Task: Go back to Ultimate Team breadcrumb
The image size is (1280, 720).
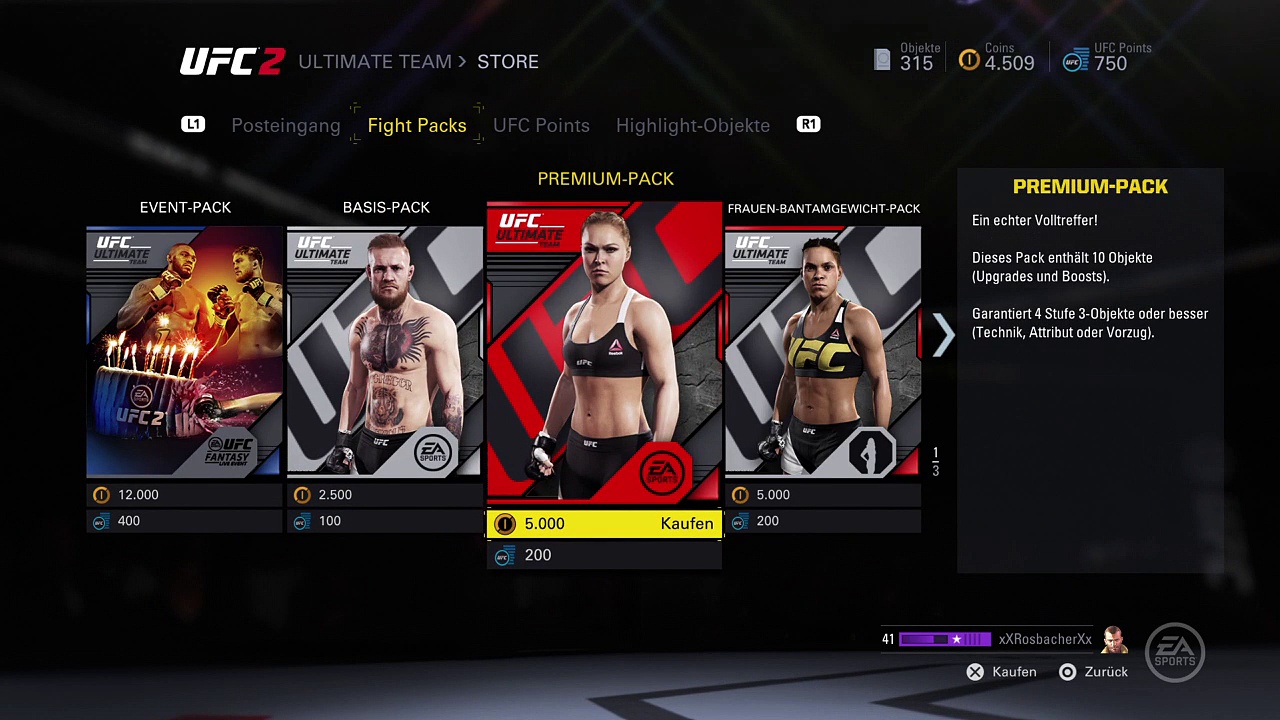Action: tap(374, 62)
